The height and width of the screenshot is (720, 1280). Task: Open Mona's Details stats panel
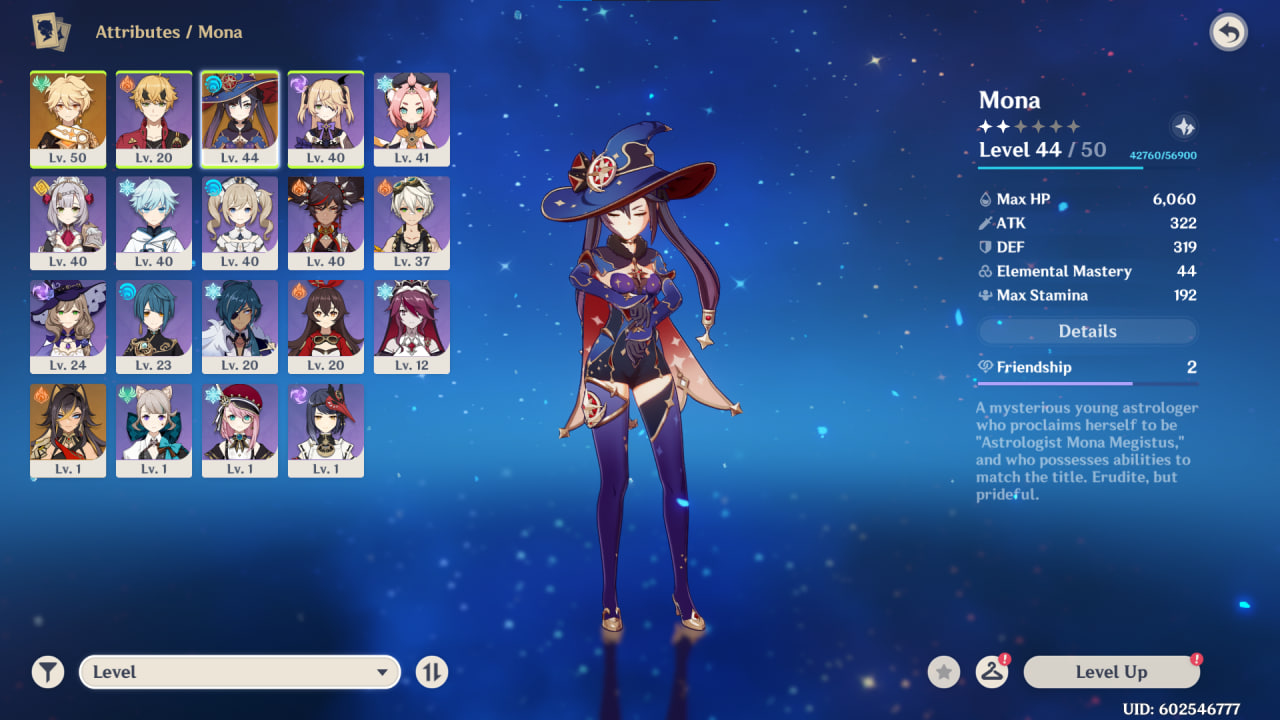coord(1087,331)
